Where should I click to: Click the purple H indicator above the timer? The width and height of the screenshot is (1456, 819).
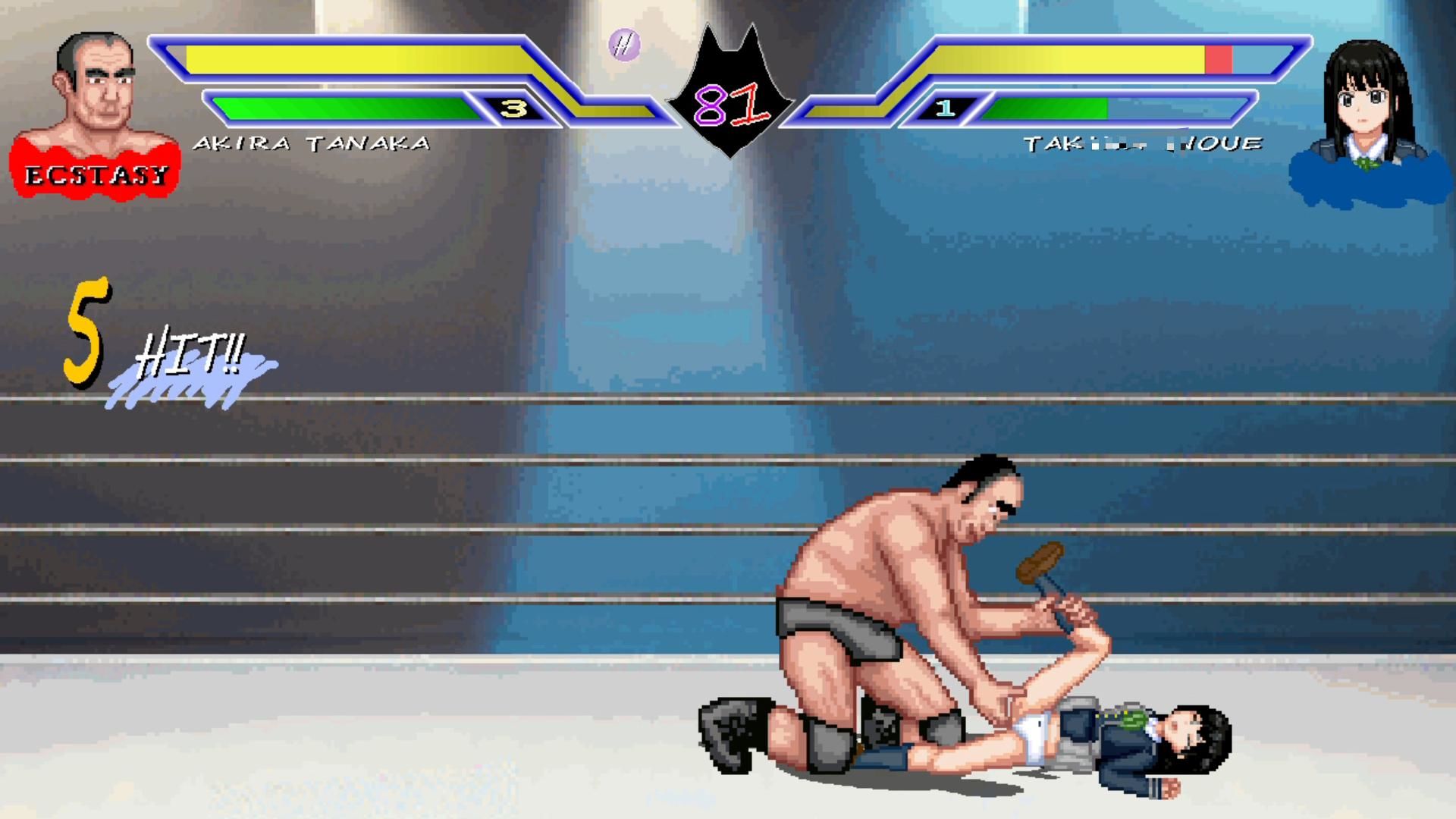click(625, 45)
